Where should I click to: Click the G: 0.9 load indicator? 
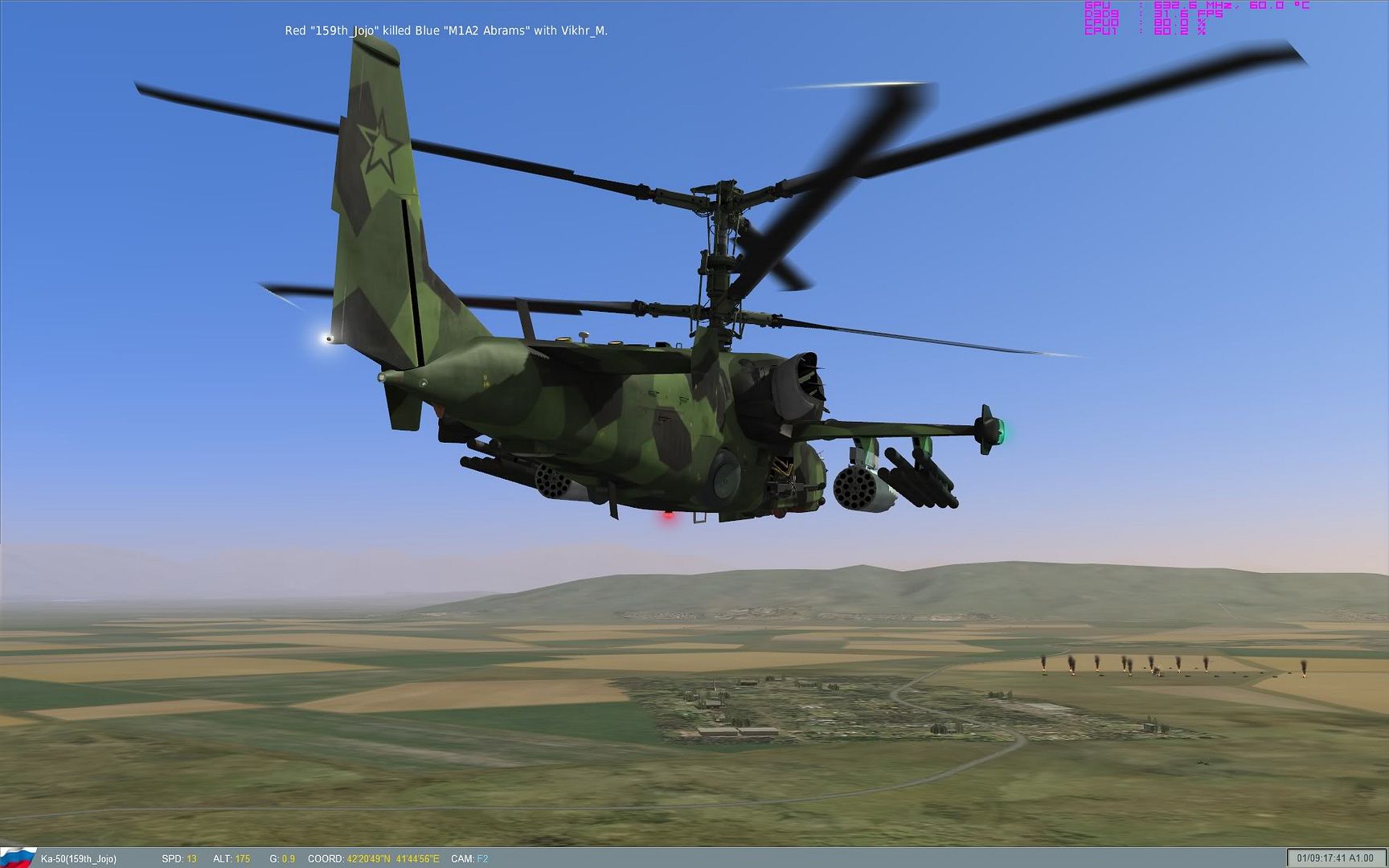point(281,858)
